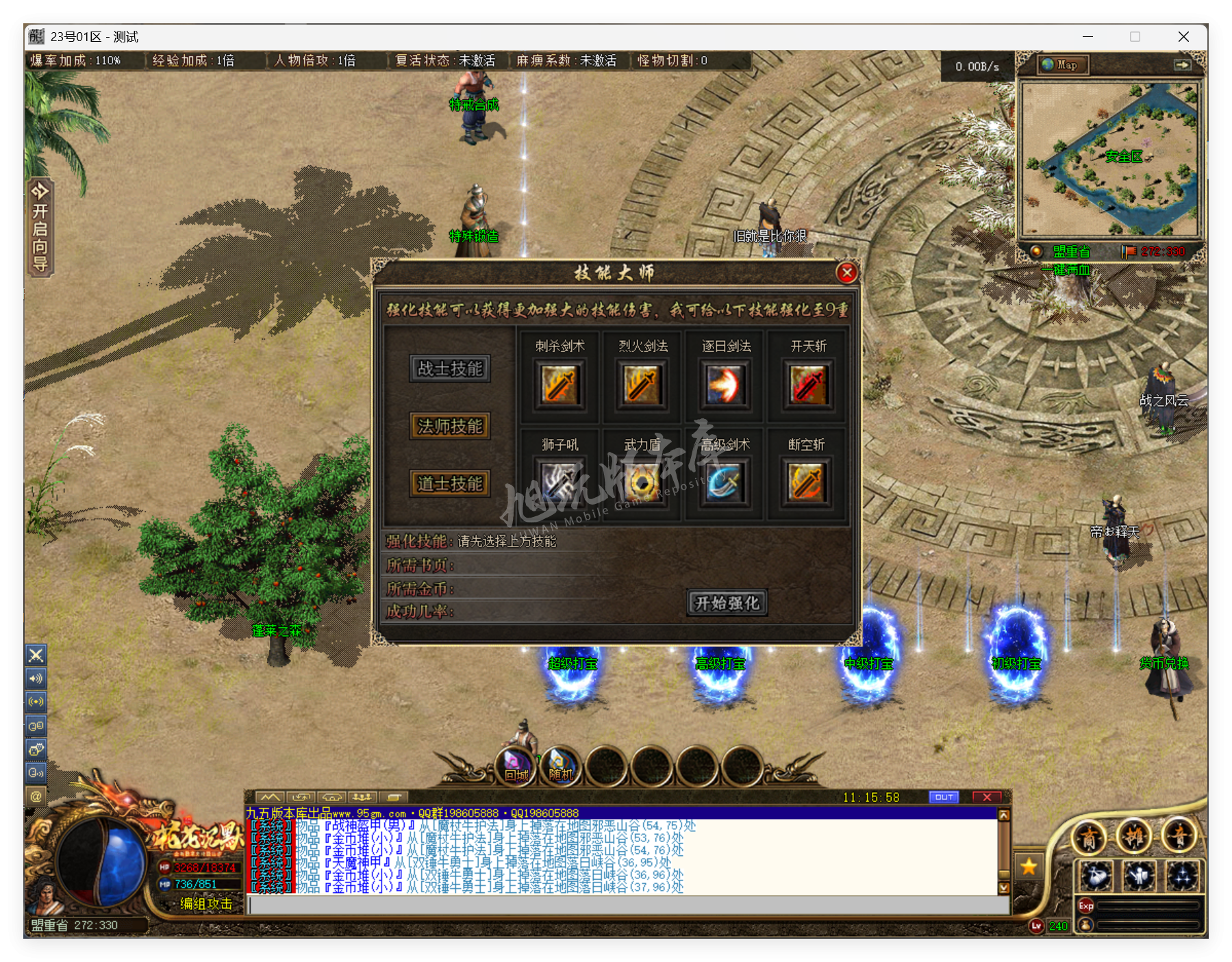1232x962 pixels.
Task: Select the 开天斩 skill icon
Action: point(807,384)
